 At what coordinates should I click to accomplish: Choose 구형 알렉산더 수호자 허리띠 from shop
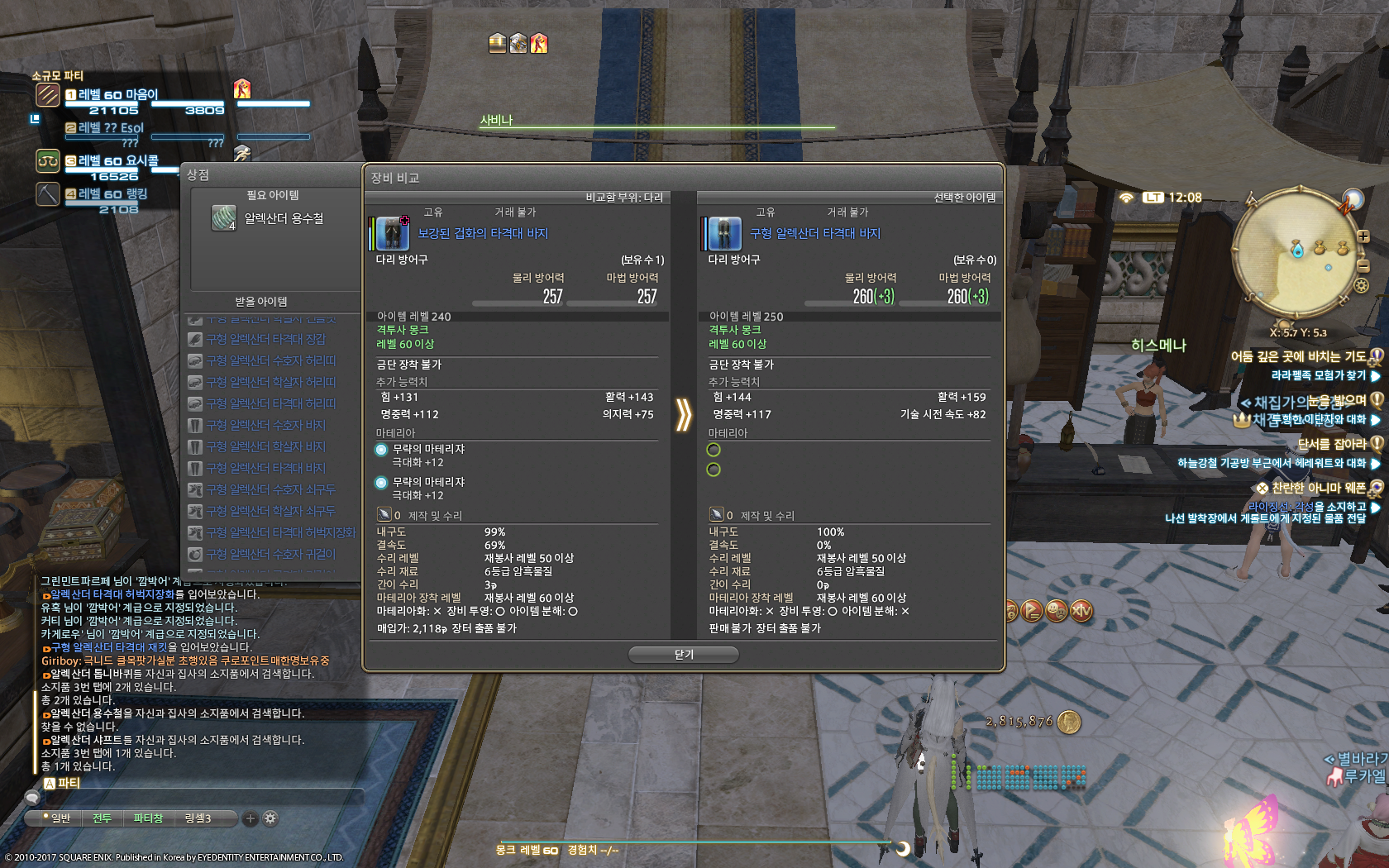point(270,360)
